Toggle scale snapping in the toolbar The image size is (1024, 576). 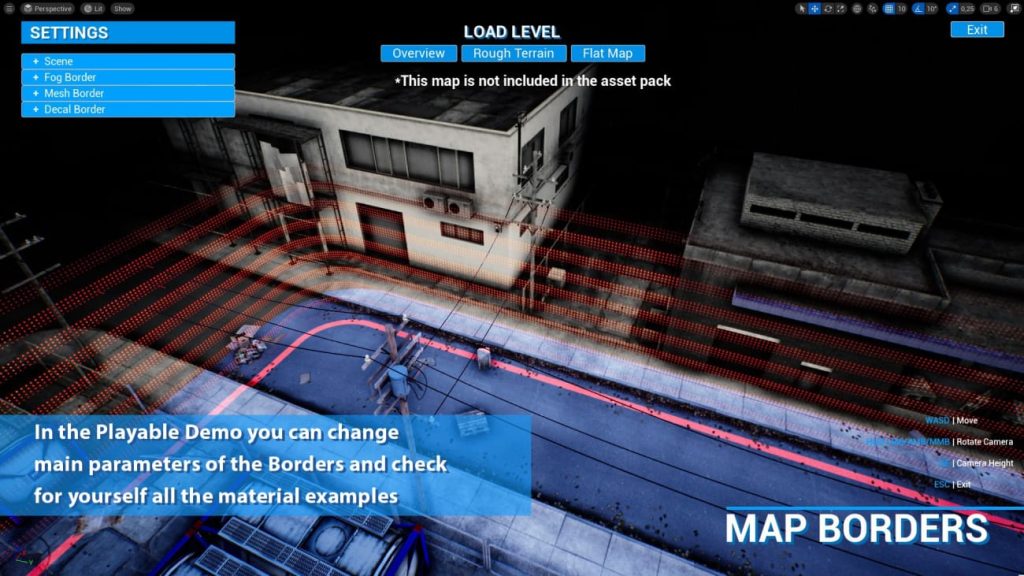[952, 8]
